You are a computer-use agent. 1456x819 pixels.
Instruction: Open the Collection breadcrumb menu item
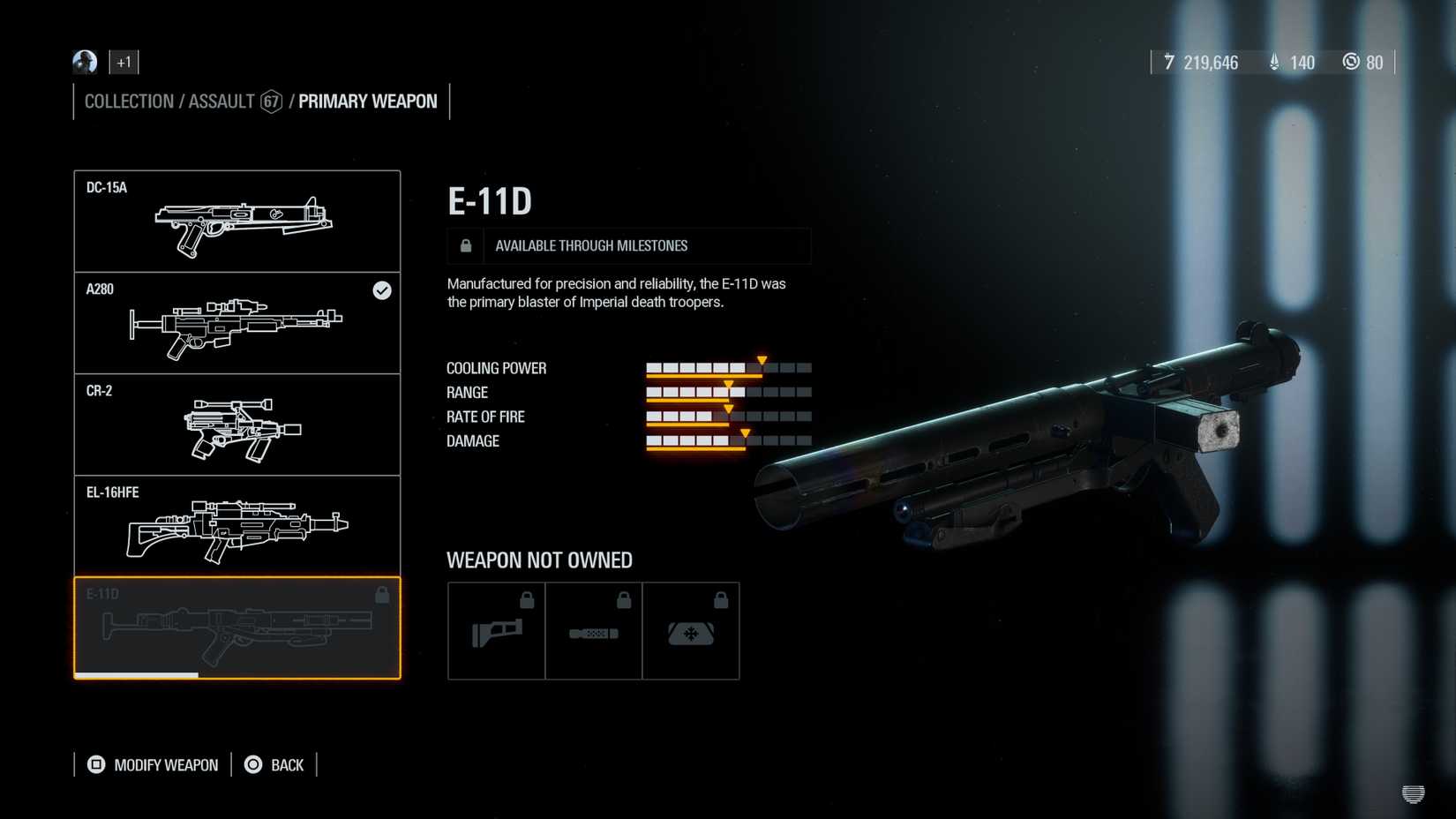tap(129, 101)
